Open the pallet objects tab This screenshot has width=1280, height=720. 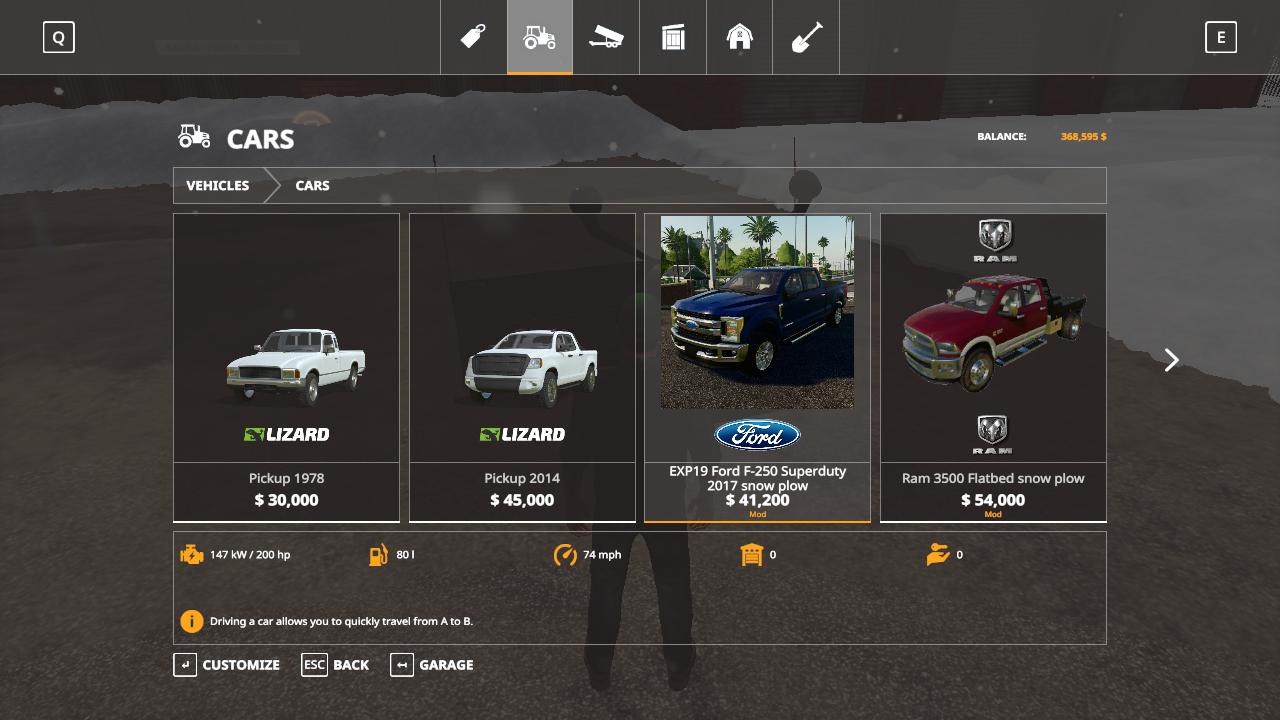(x=673, y=37)
